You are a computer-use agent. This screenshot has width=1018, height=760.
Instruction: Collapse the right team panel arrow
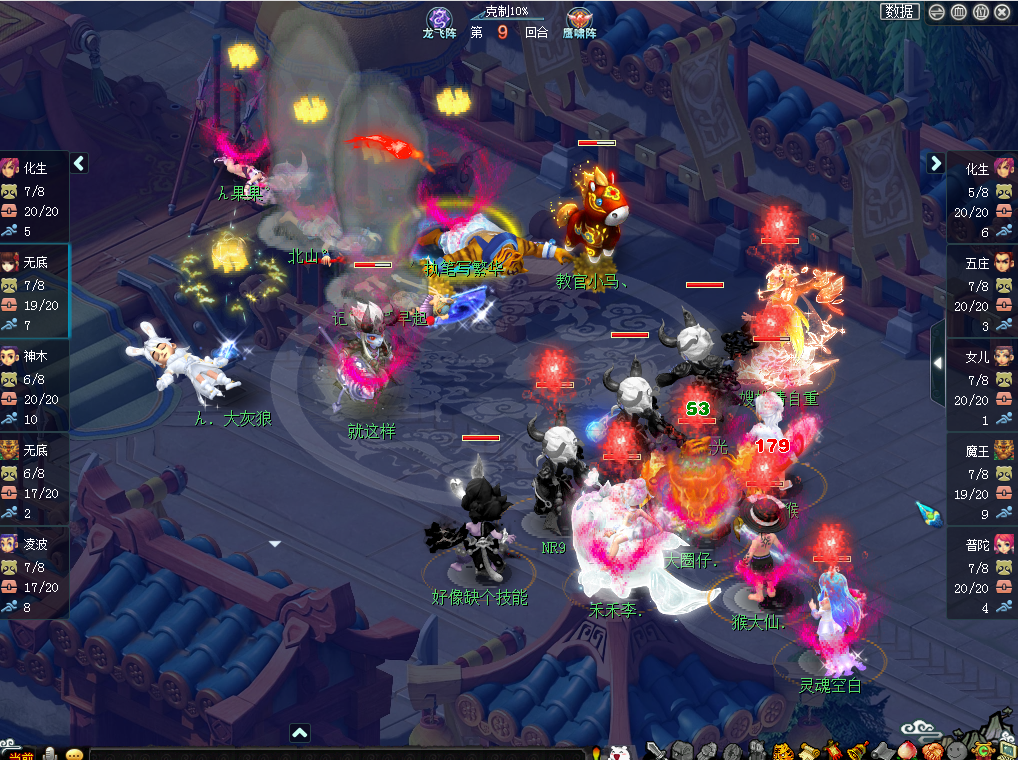click(x=936, y=163)
